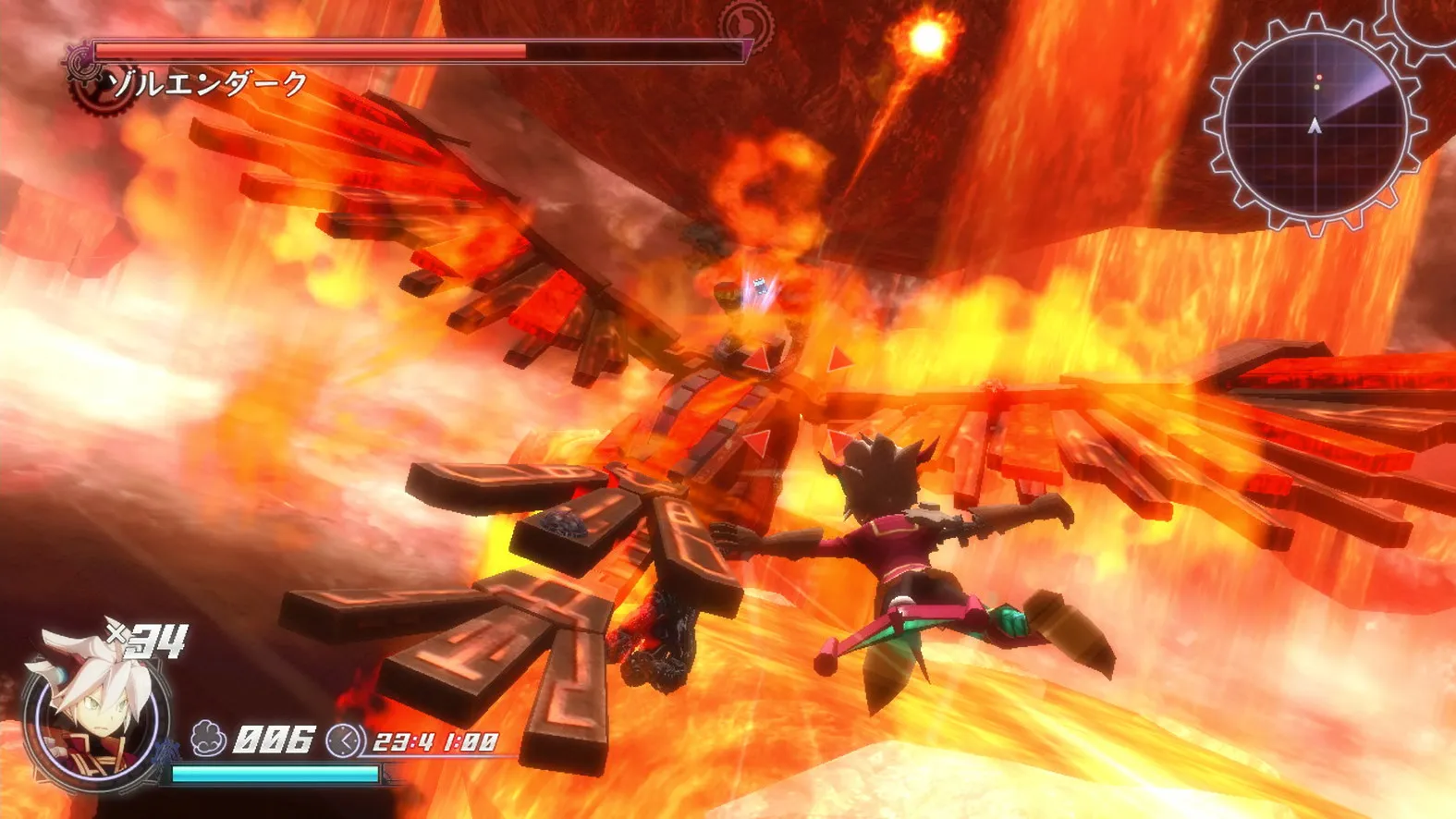The image size is (1456, 819).
Task: Click the yellow dot on the radar display
Action: [x=1315, y=86]
